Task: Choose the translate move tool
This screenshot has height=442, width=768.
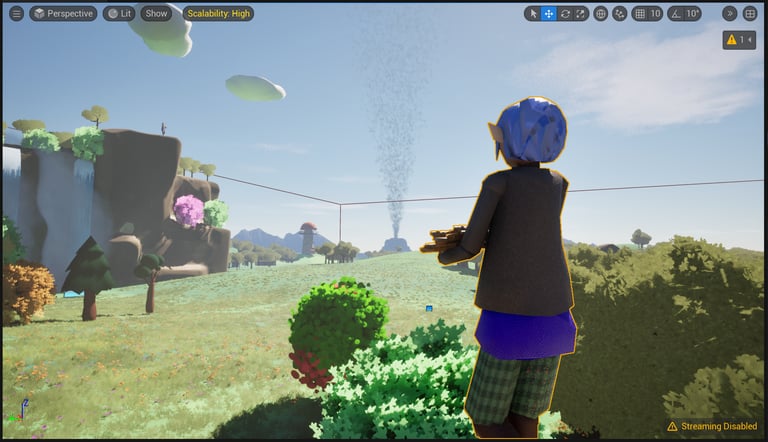Action: (x=549, y=13)
